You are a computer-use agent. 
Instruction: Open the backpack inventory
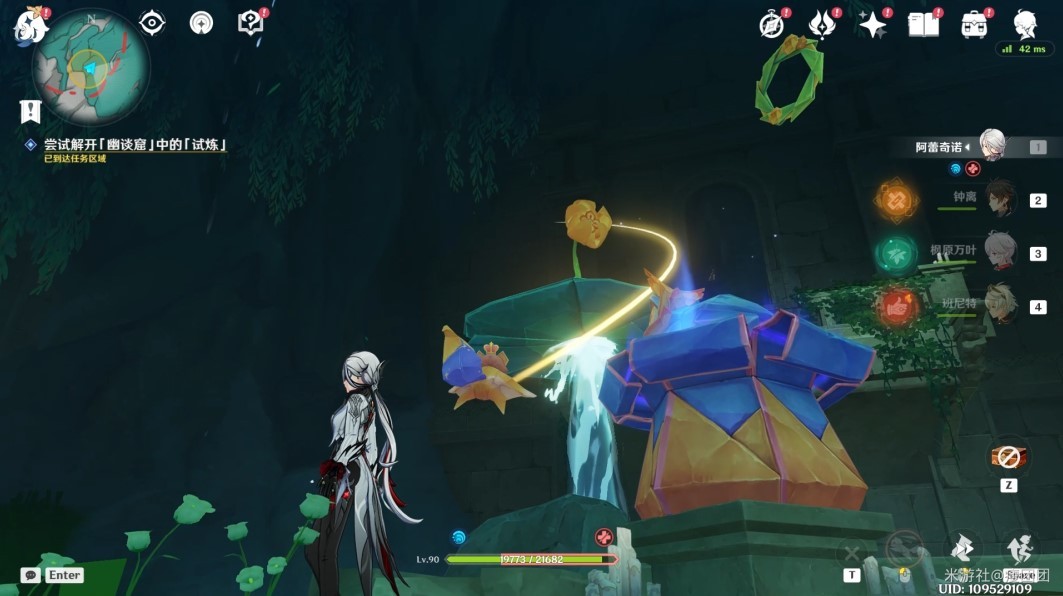tap(974, 25)
